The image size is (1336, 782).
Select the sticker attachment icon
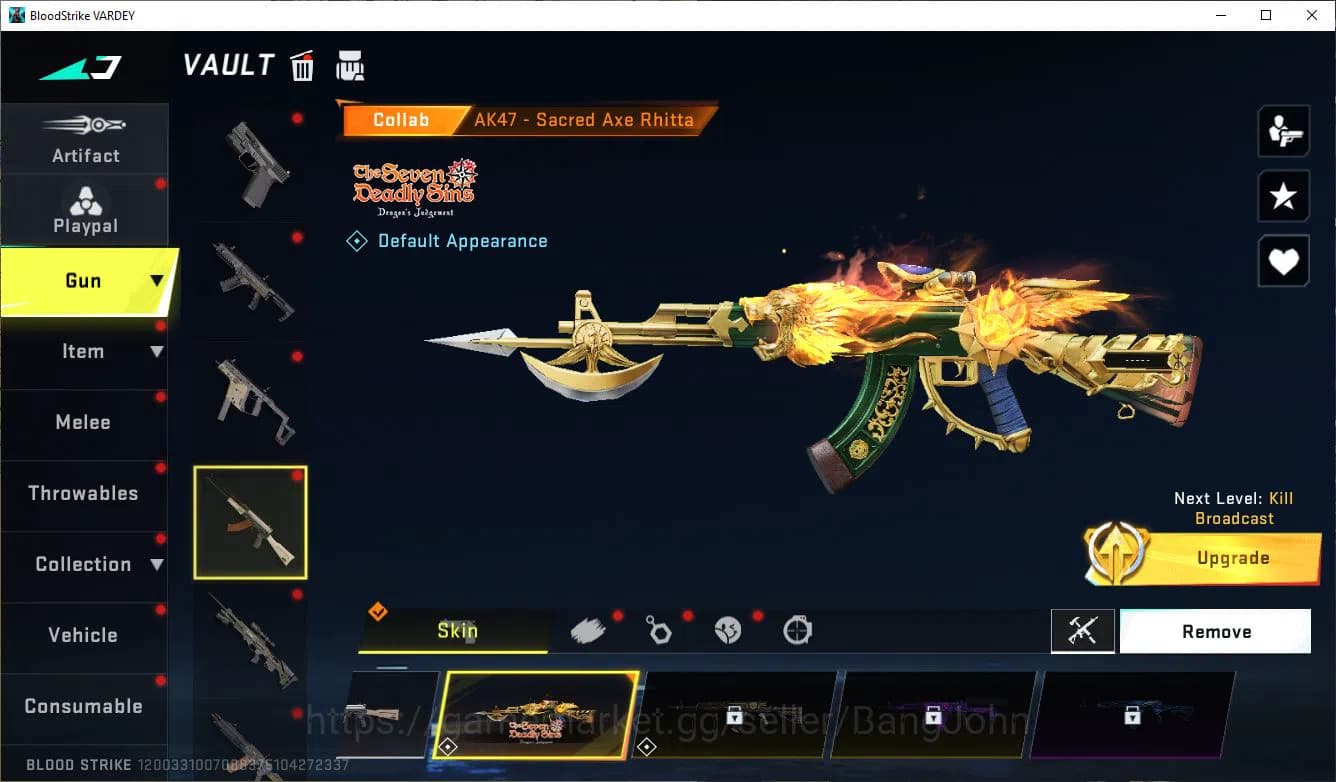tap(728, 630)
